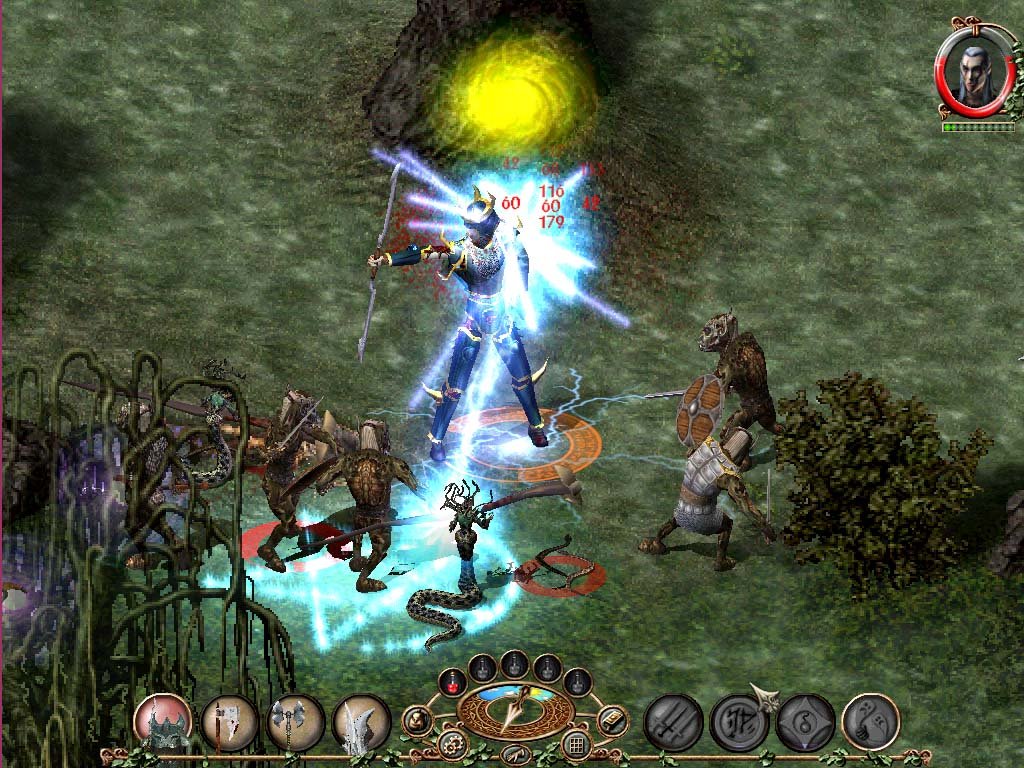
Task: Open the character portrait button beside the compass
Action: click(x=417, y=720)
